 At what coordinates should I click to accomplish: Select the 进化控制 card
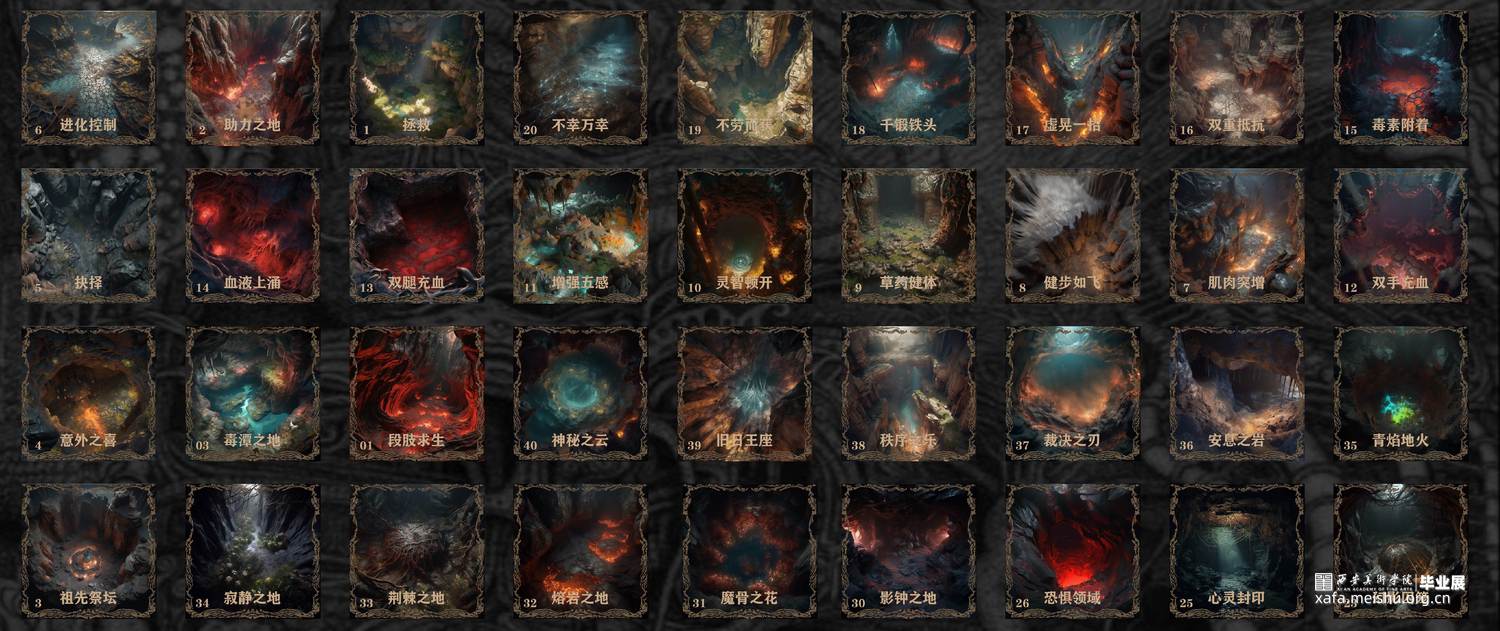88,77
